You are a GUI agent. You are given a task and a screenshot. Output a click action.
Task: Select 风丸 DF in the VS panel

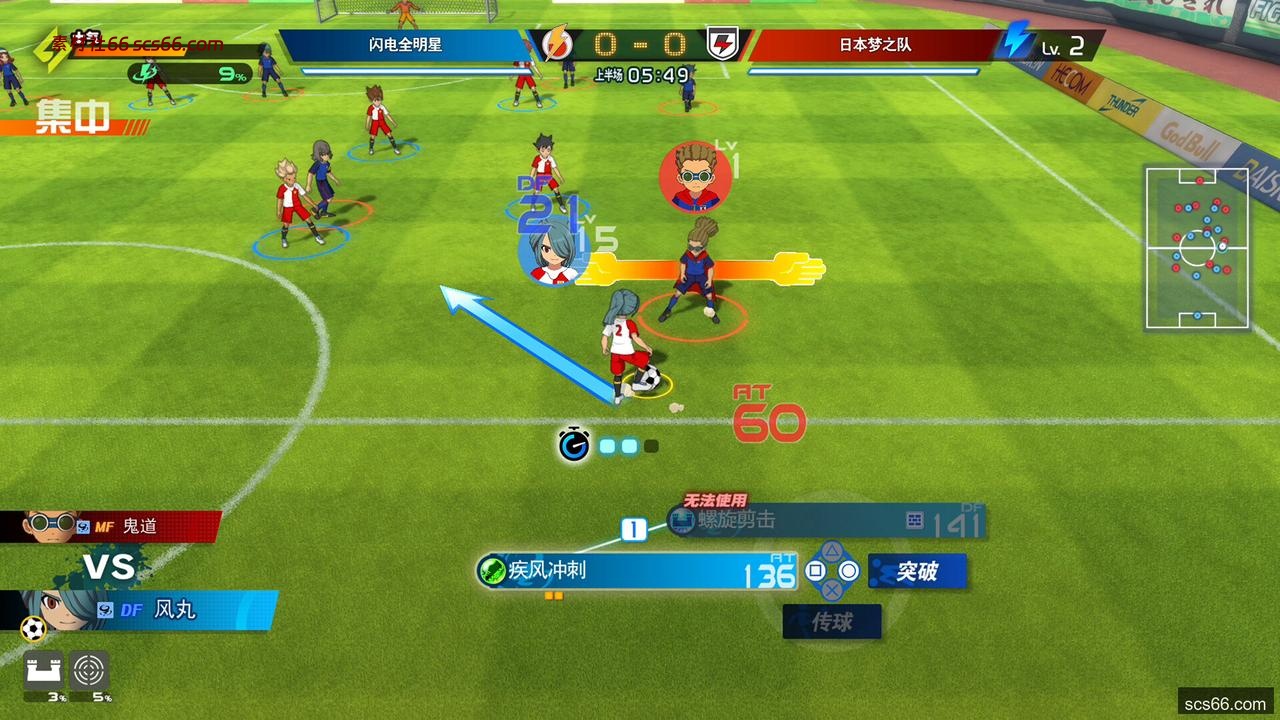pyautogui.click(x=150, y=609)
